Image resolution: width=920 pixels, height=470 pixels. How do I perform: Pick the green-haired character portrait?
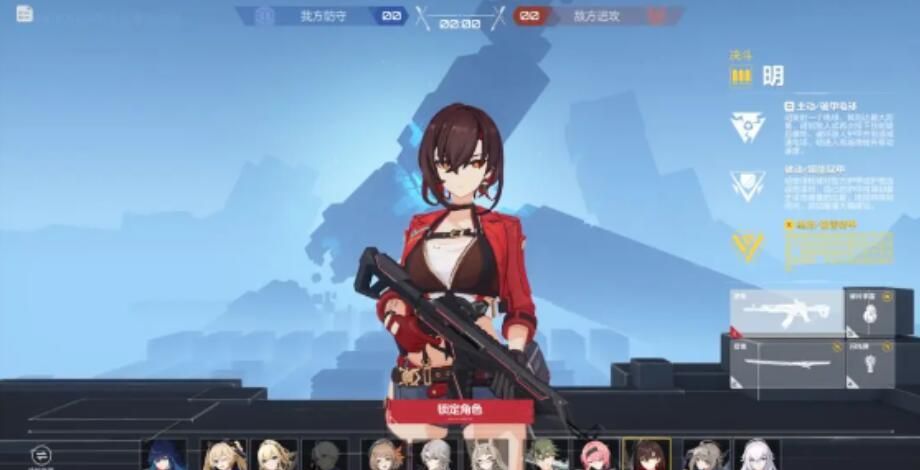click(x=545, y=455)
